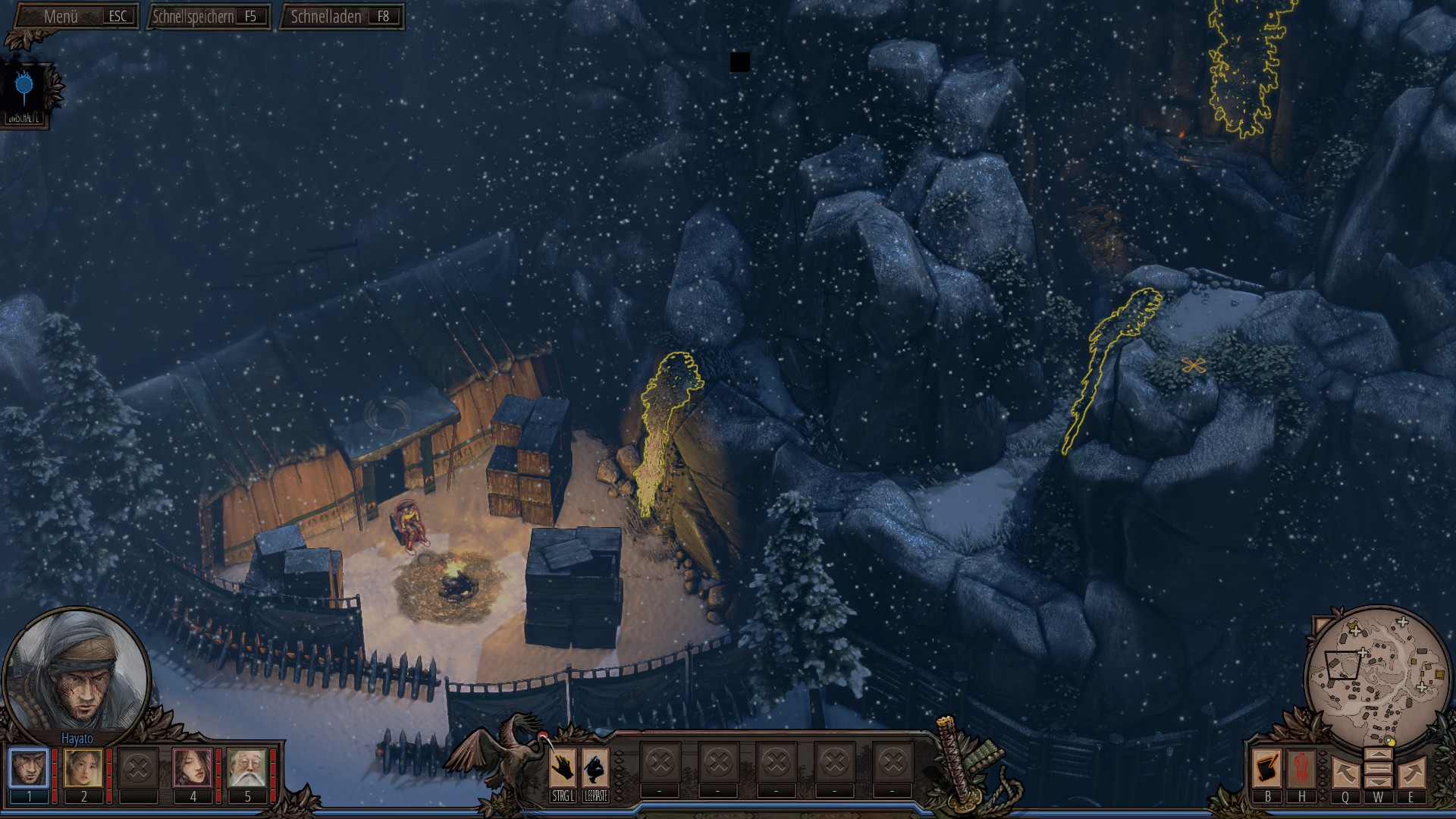This screenshot has width=1456, height=819.
Task: Click the upward triangle camera zoom button
Action: pyautogui.click(x=1378, y=755)
